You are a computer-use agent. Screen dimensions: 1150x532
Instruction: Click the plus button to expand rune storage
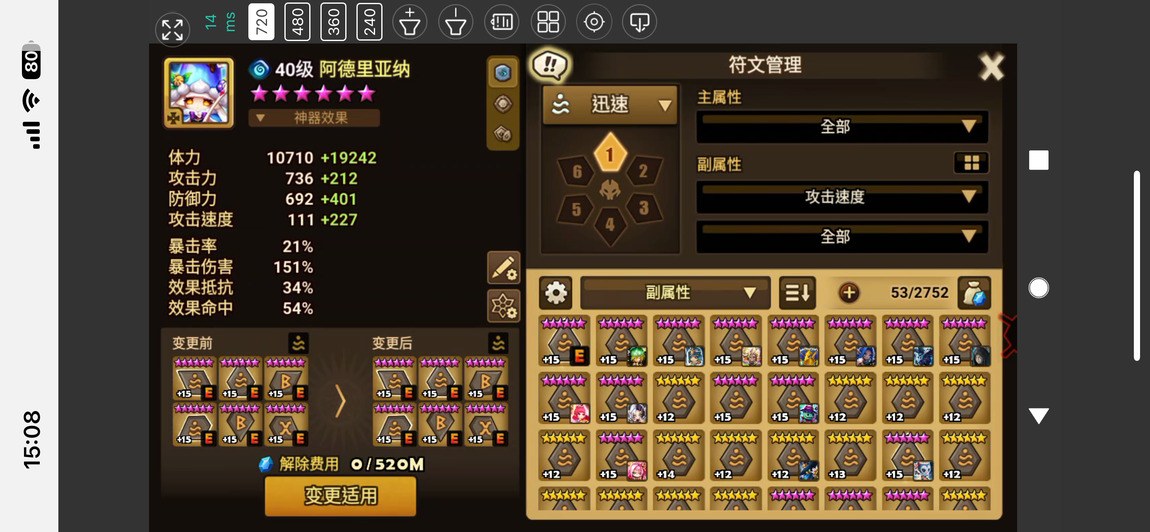pos(849,293)
